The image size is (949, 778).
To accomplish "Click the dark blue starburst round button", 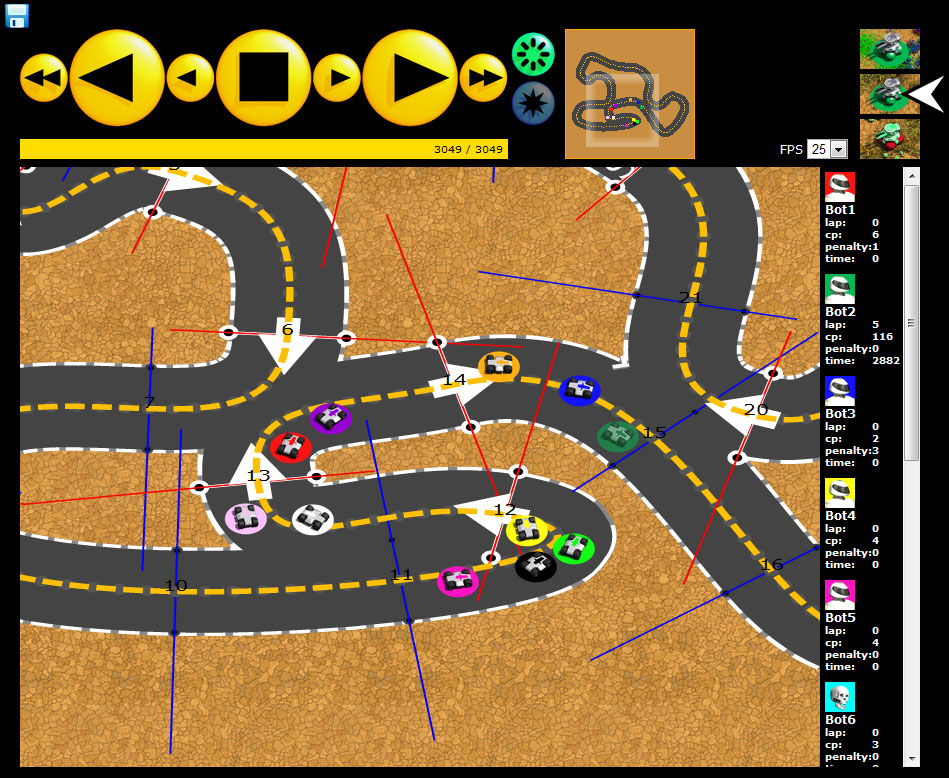I will click(533, 103).
